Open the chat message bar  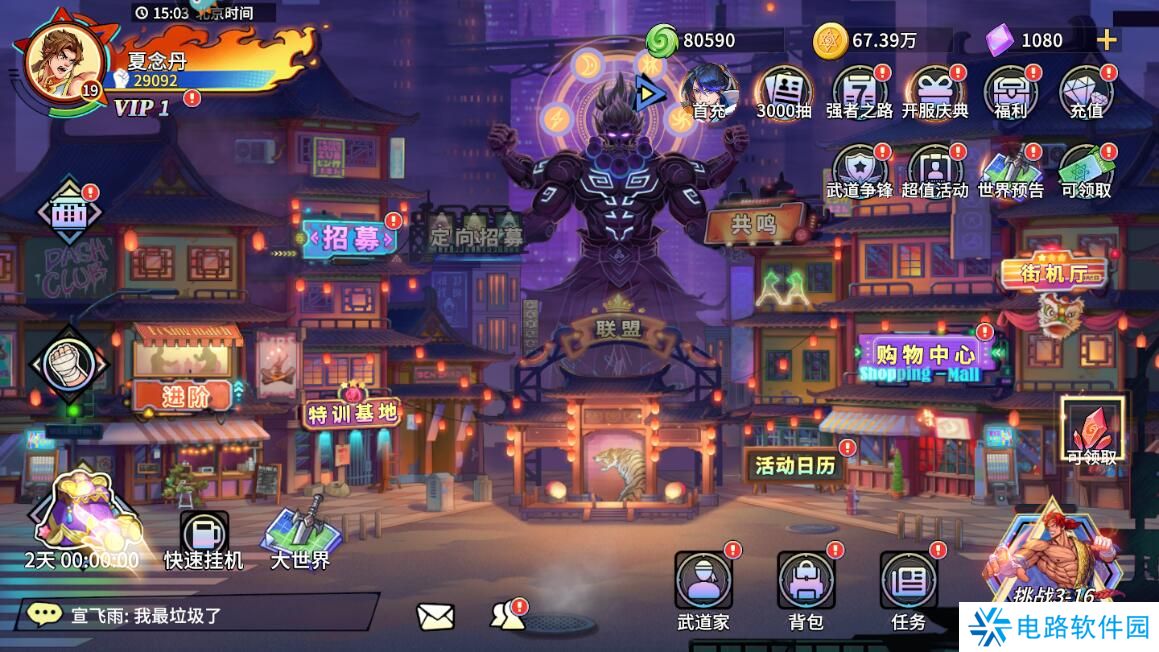tap(200, 613)
